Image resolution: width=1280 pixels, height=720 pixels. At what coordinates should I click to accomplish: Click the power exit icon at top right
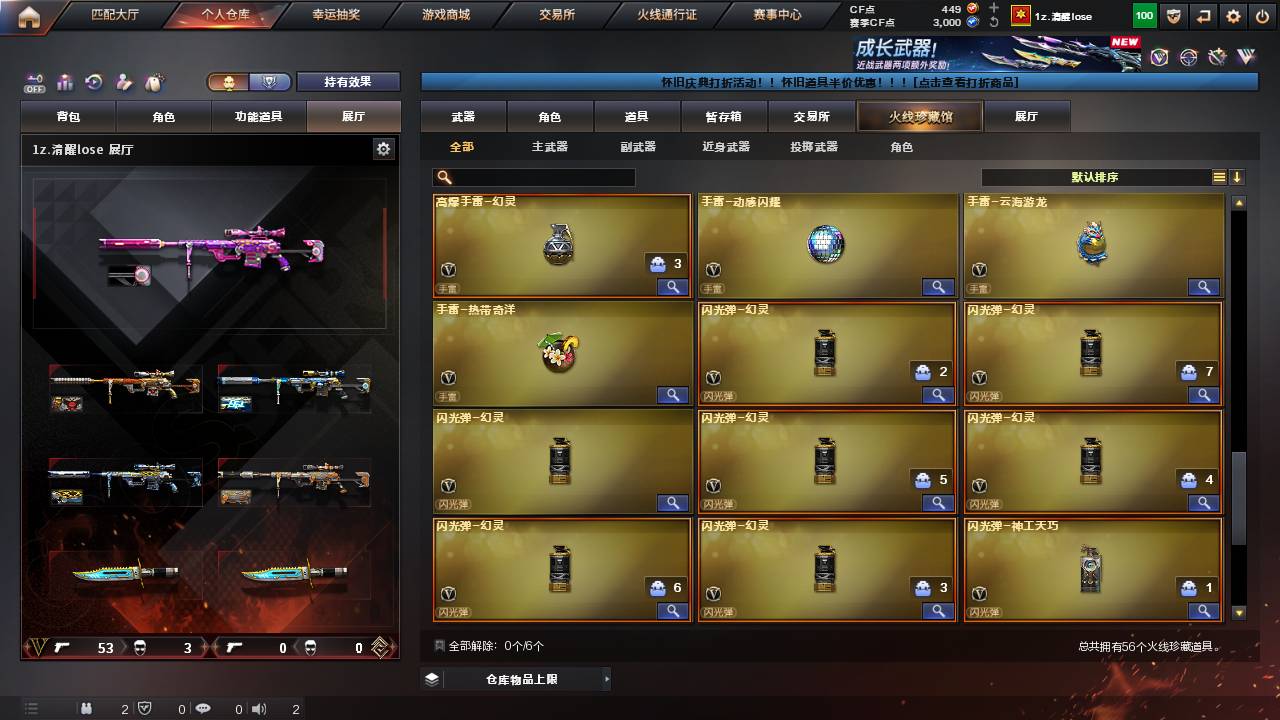click(x=1262, y=16)
